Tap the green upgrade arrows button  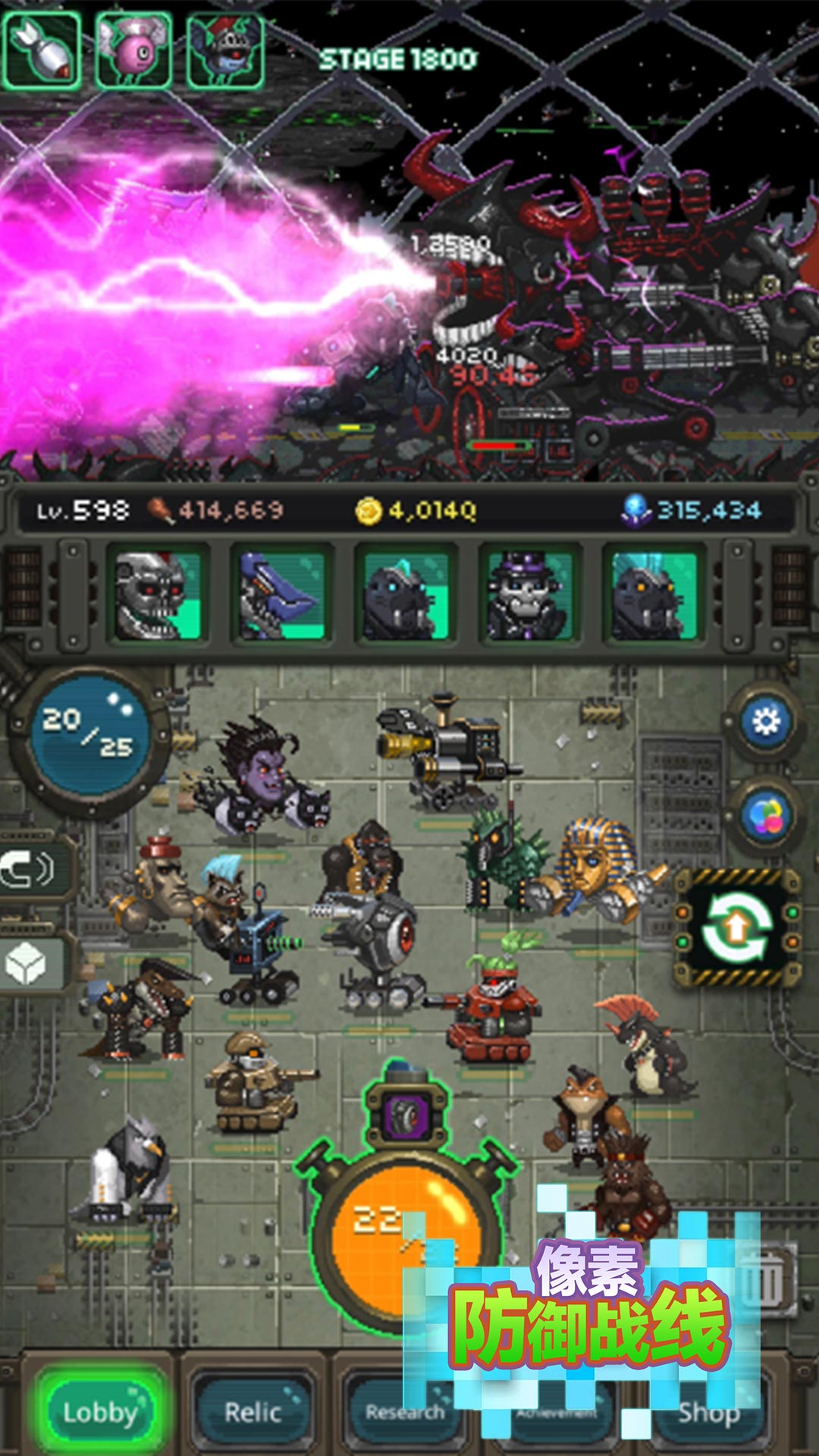[x=737, y=928]
